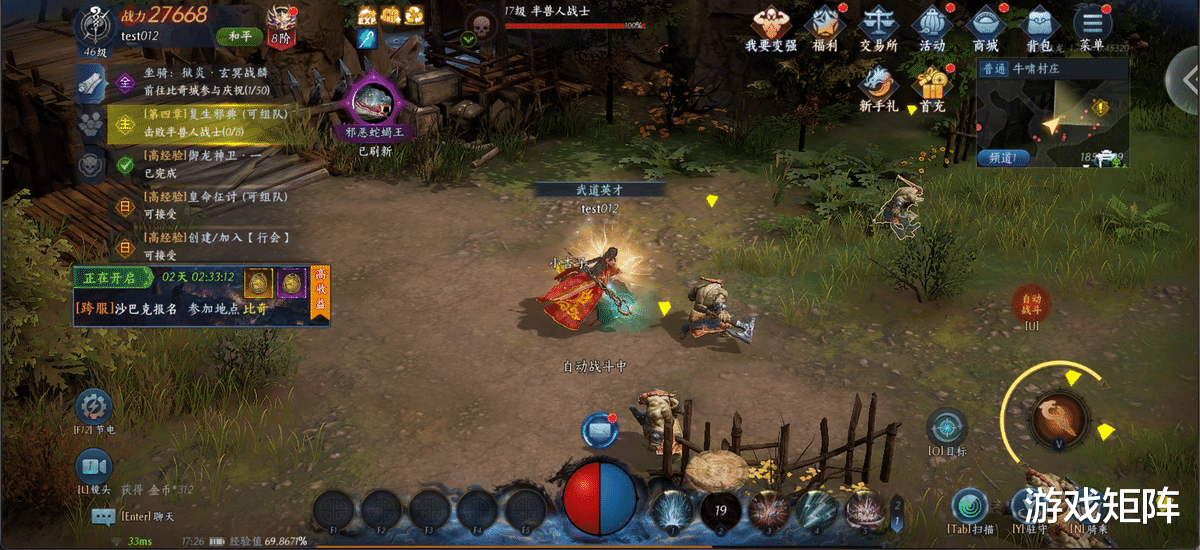
Task: Toggle the 自动战斗 auto battle button
Action: pos(1029,303)
